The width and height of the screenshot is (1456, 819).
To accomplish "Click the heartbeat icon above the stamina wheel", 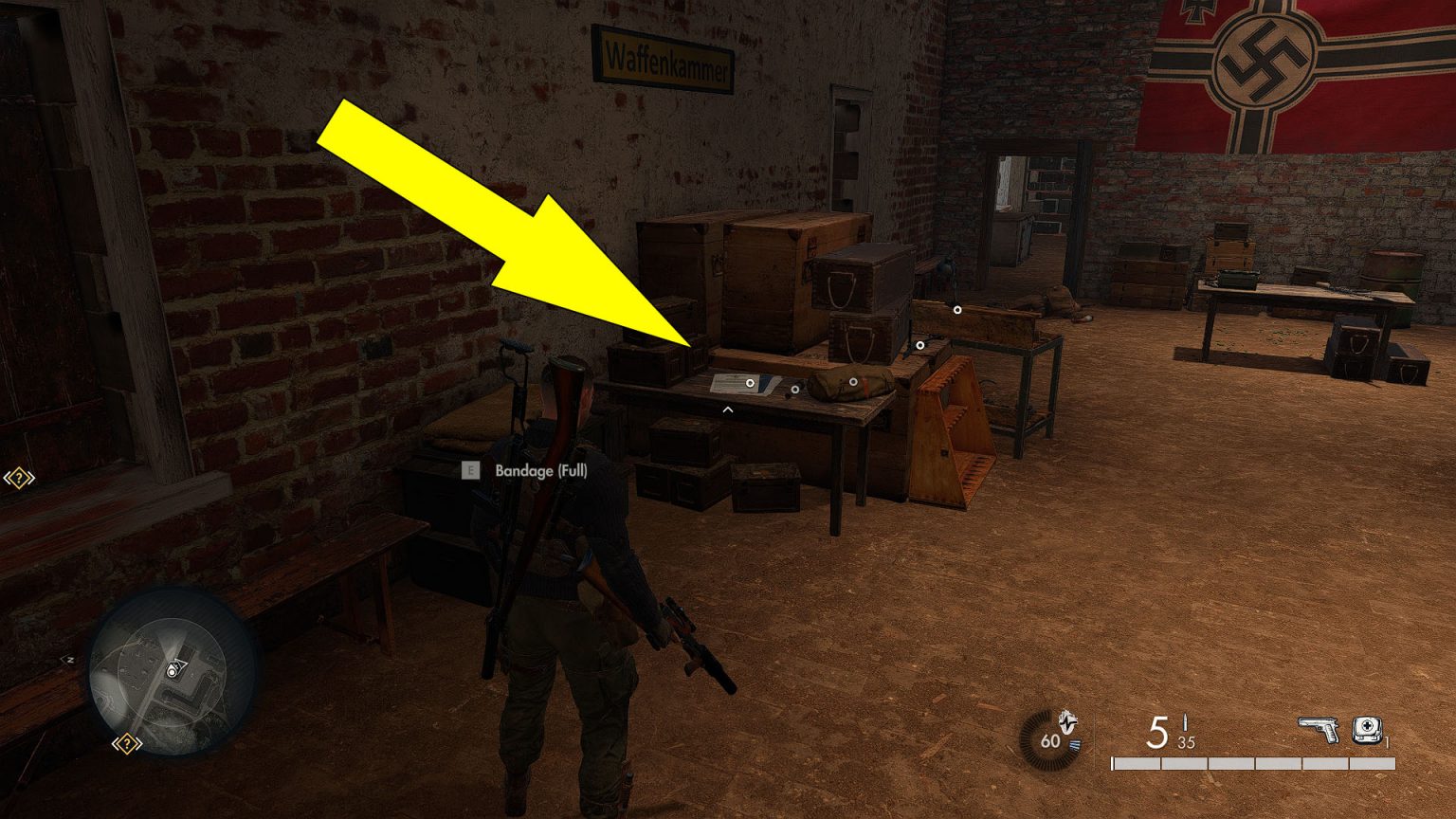I will tap(1068, 720).
